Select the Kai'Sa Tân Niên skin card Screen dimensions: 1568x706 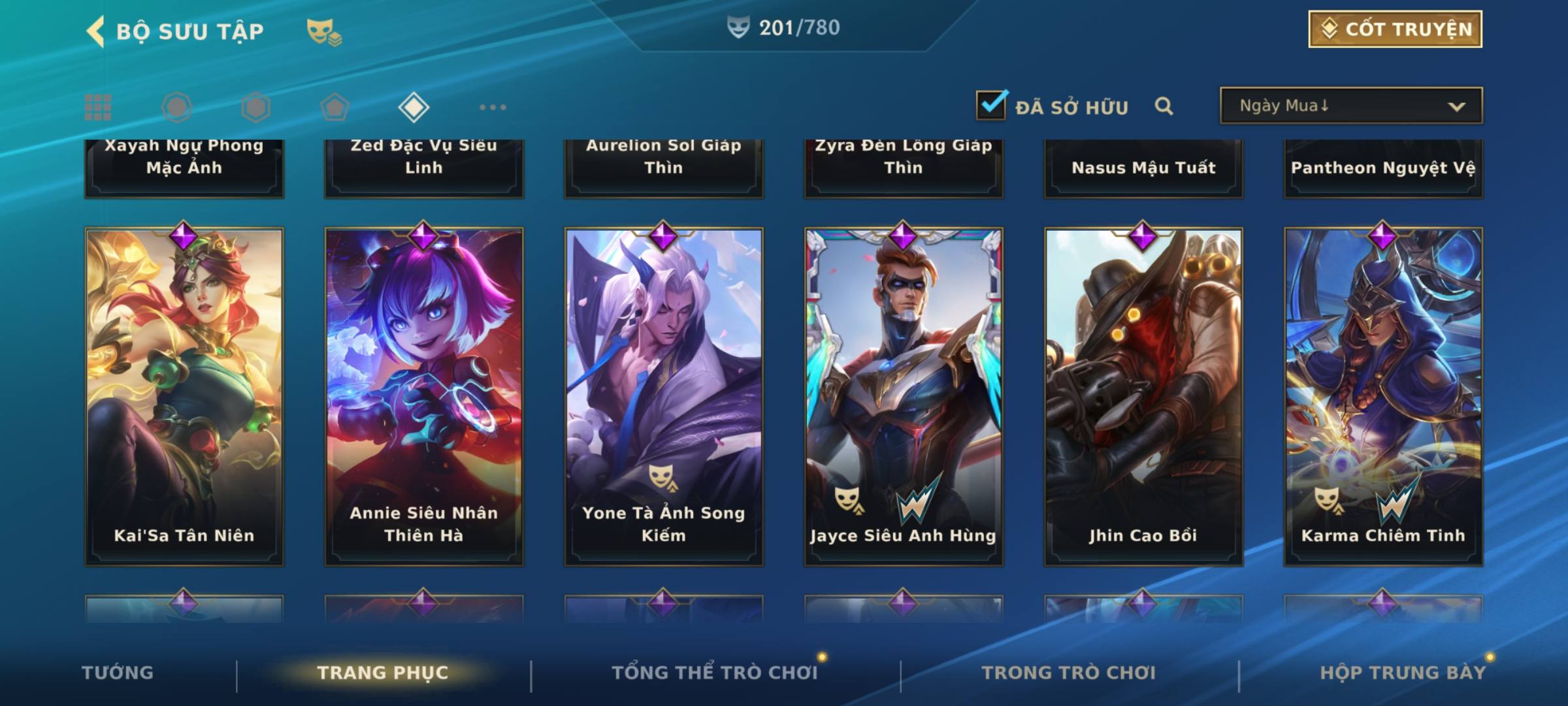(x=184, y=396)
